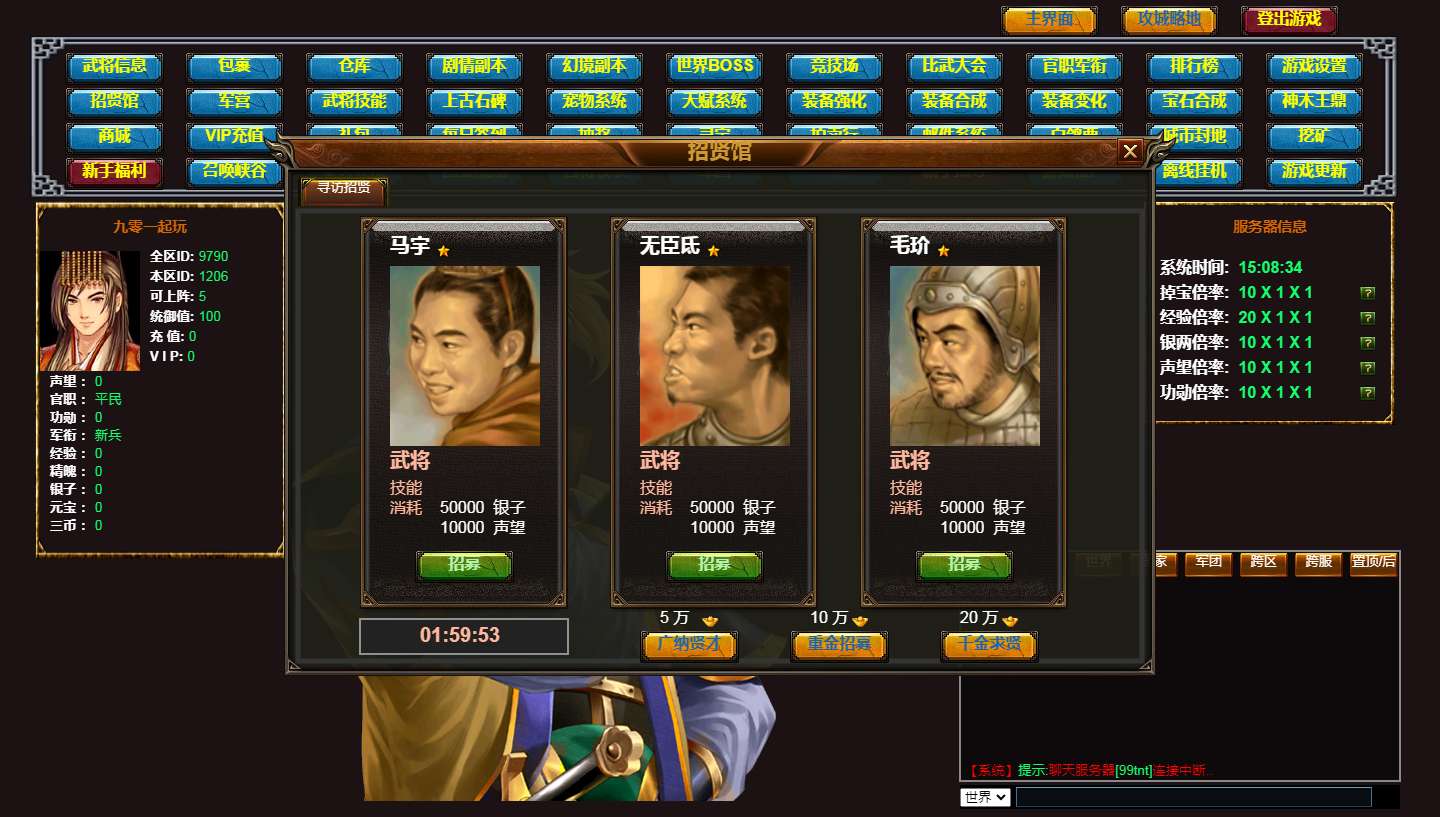This screenshot has height=817, width=1440.
Task: Open the 主界面 main screen
Action: (1049, 20)
